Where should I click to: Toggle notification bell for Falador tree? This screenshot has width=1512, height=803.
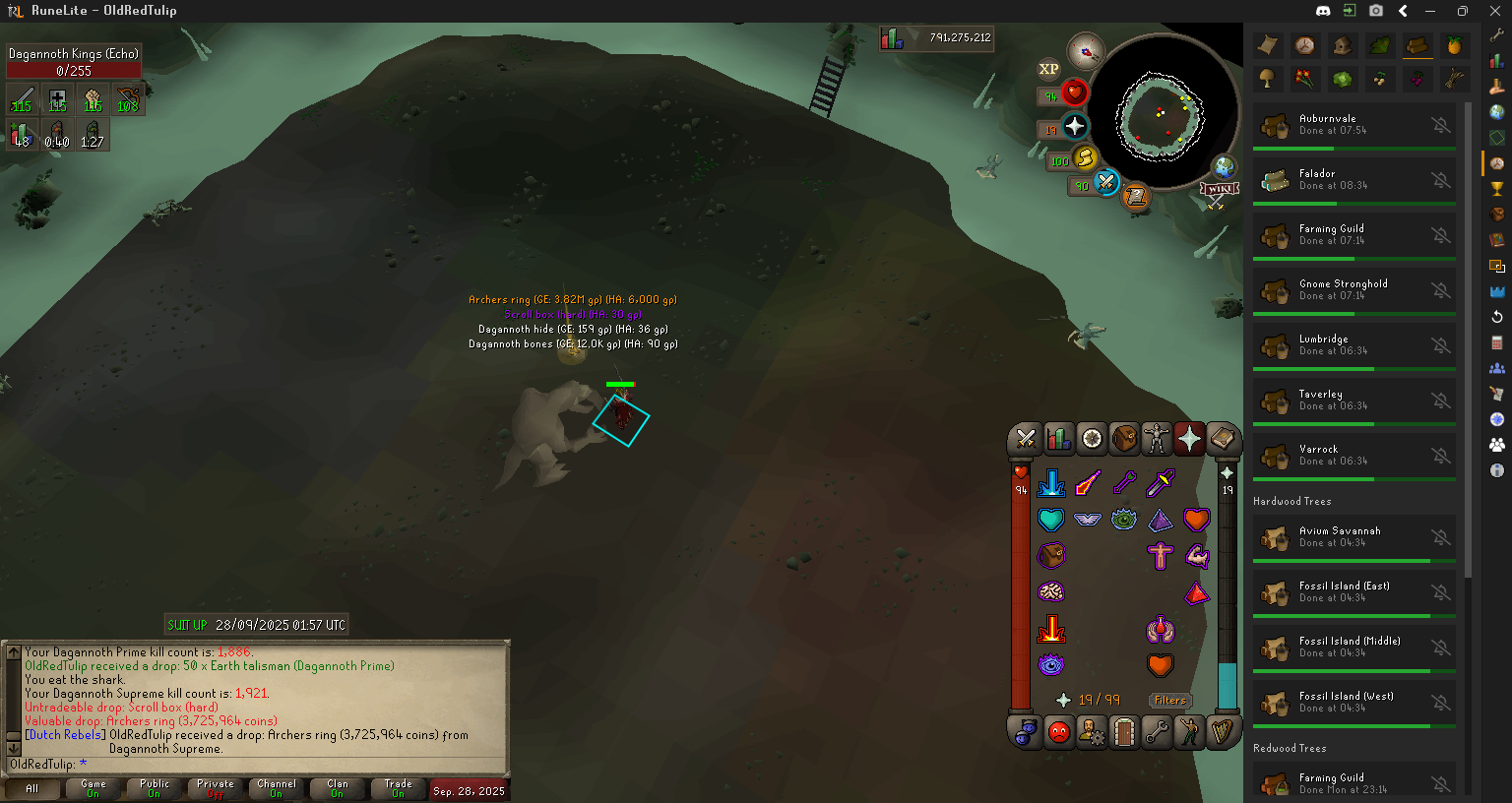tap(1440, 180)
